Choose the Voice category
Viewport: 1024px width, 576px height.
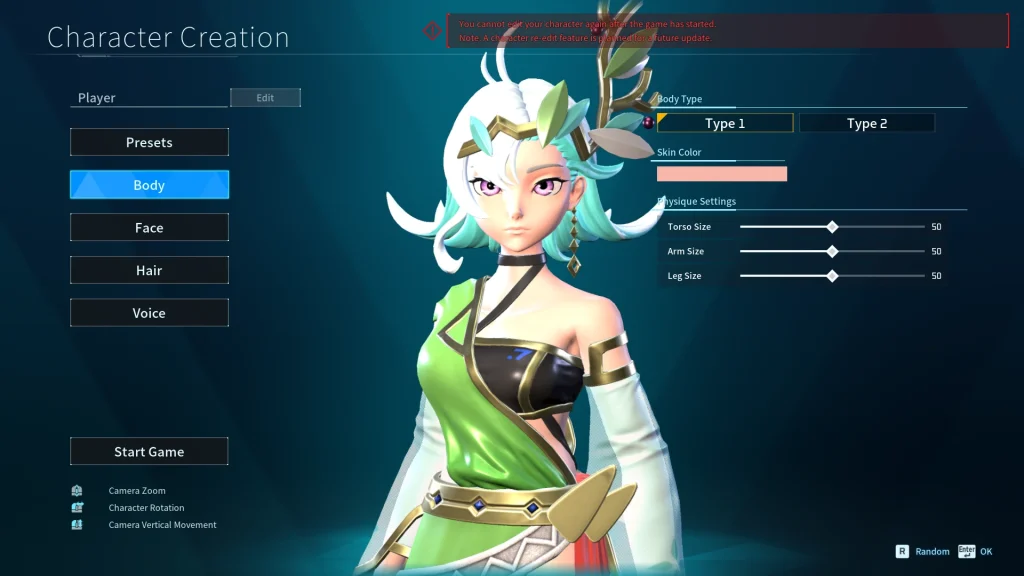point(149,313)
